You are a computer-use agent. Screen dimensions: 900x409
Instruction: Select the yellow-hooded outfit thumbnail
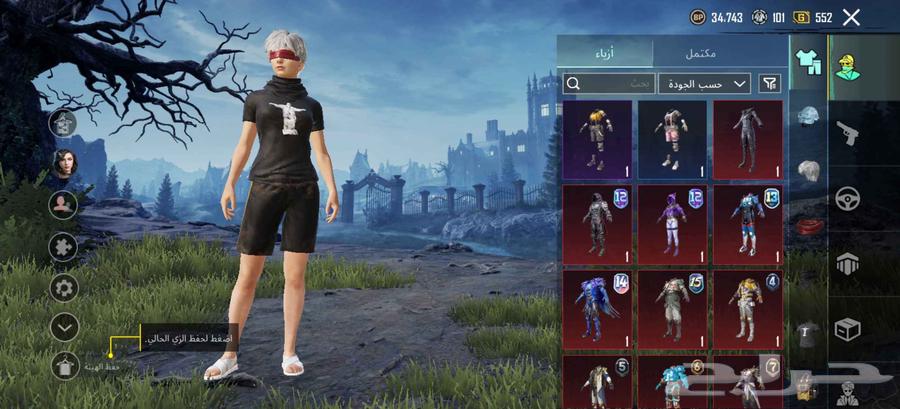pos(598,138)
